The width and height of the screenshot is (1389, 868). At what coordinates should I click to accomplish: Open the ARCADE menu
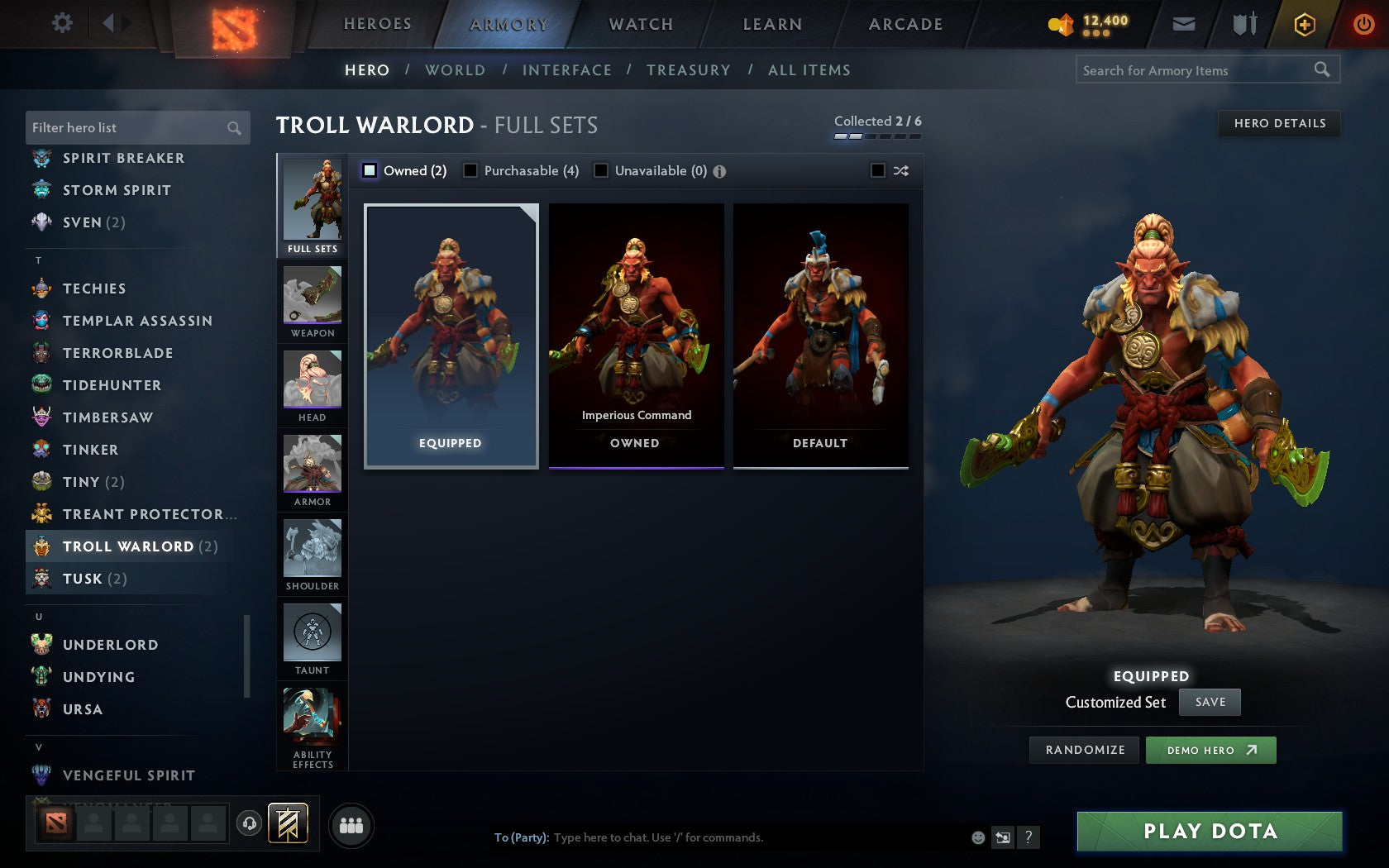(904, 24)
